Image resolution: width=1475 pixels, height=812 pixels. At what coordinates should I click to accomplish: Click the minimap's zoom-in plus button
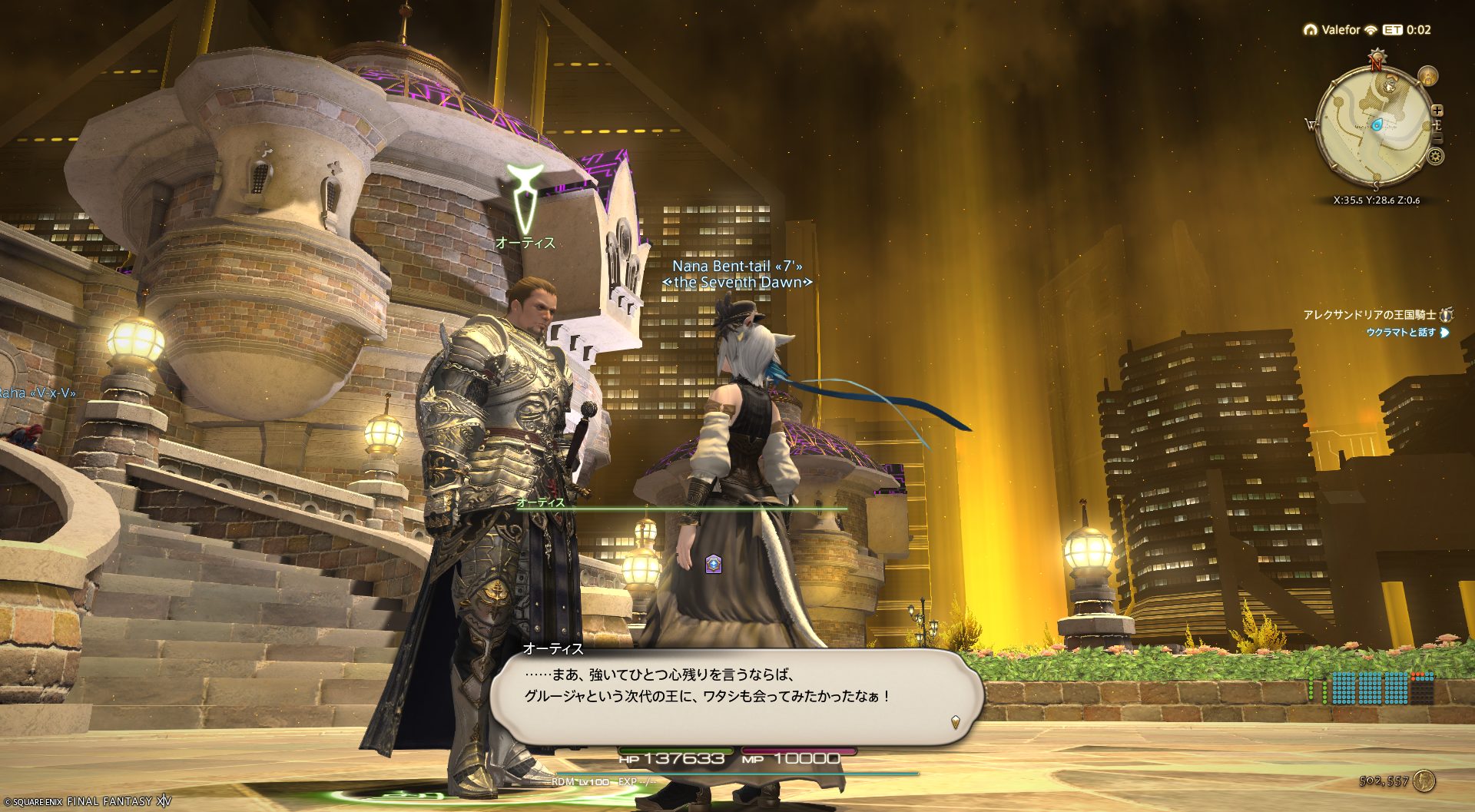tap(1437, 111)
